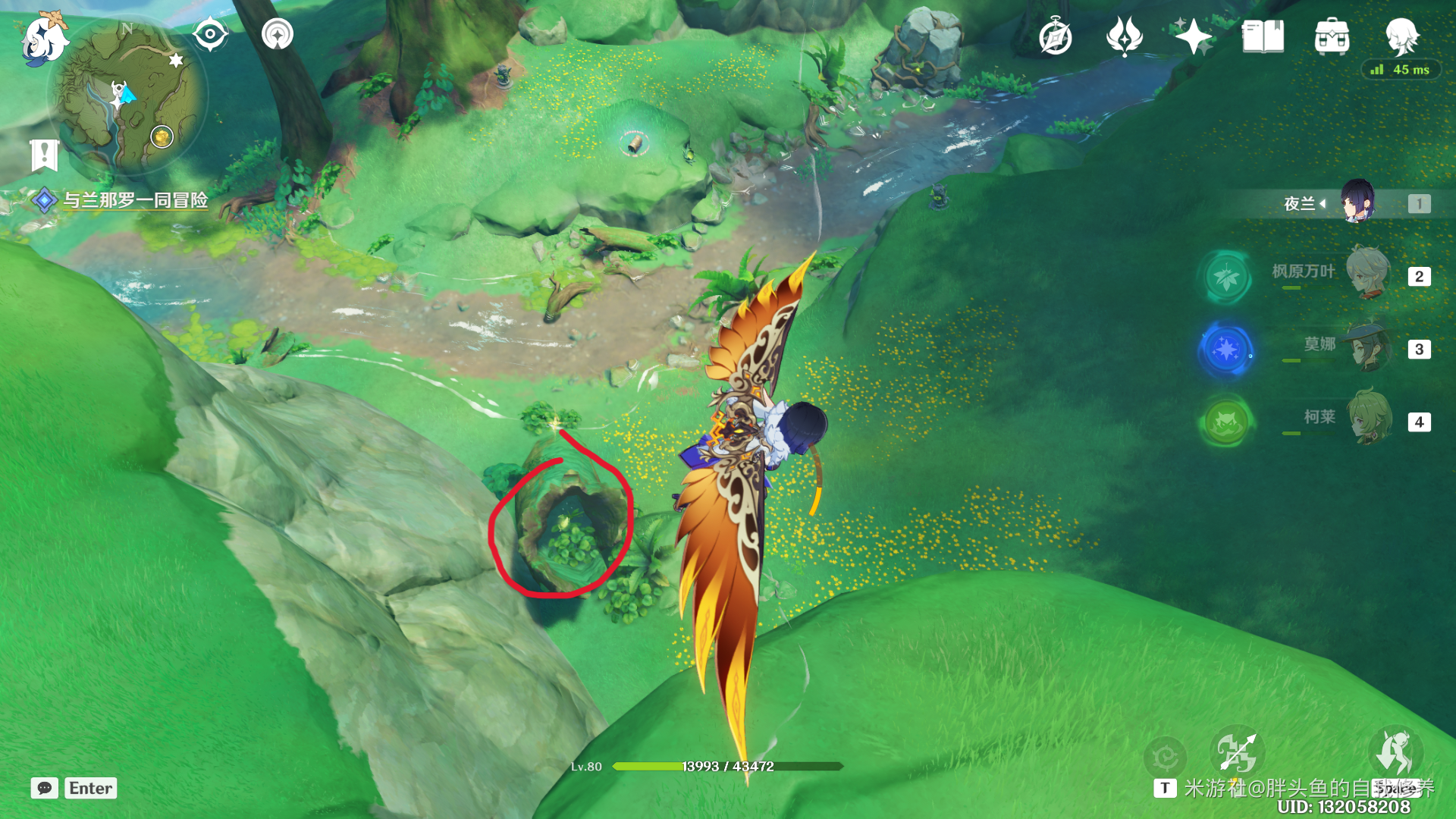The image size is (1456, 819).
Task: Open the chat speech bubble
Action: [x=45, y=788]
